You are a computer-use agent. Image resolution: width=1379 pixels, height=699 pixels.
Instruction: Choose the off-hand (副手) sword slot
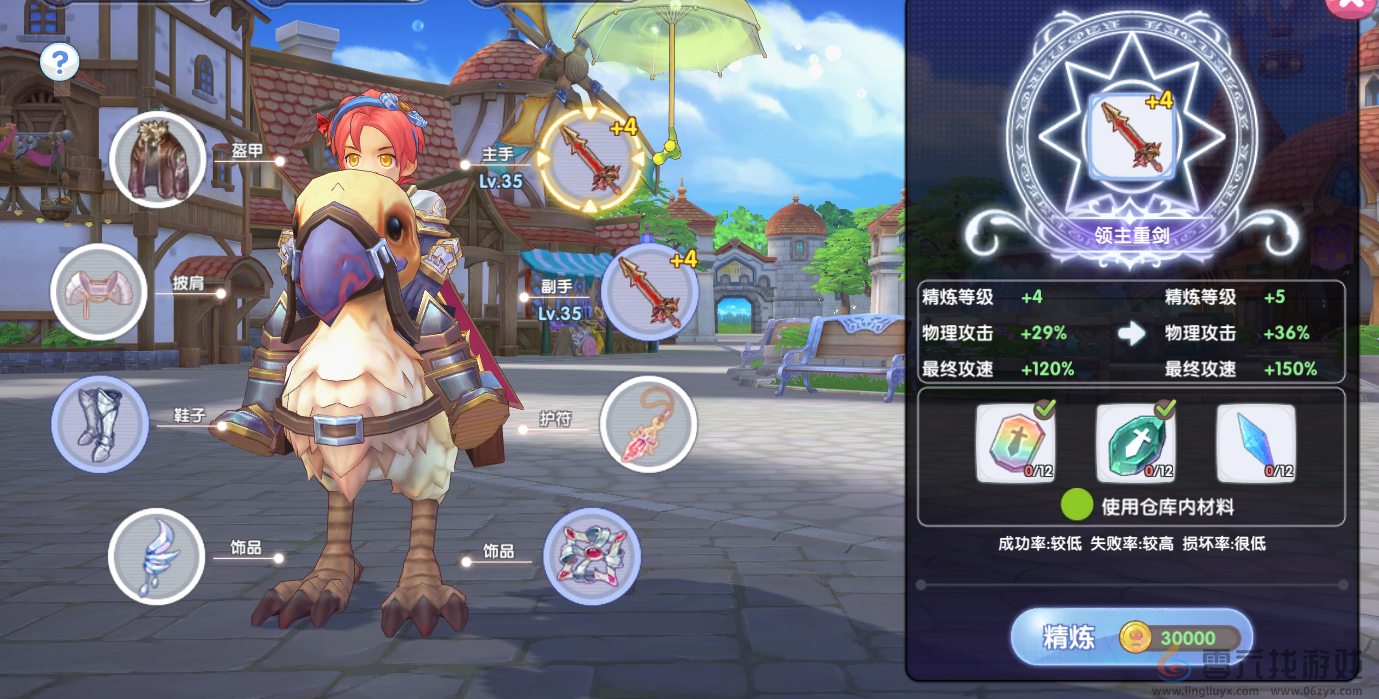[649, 291]
